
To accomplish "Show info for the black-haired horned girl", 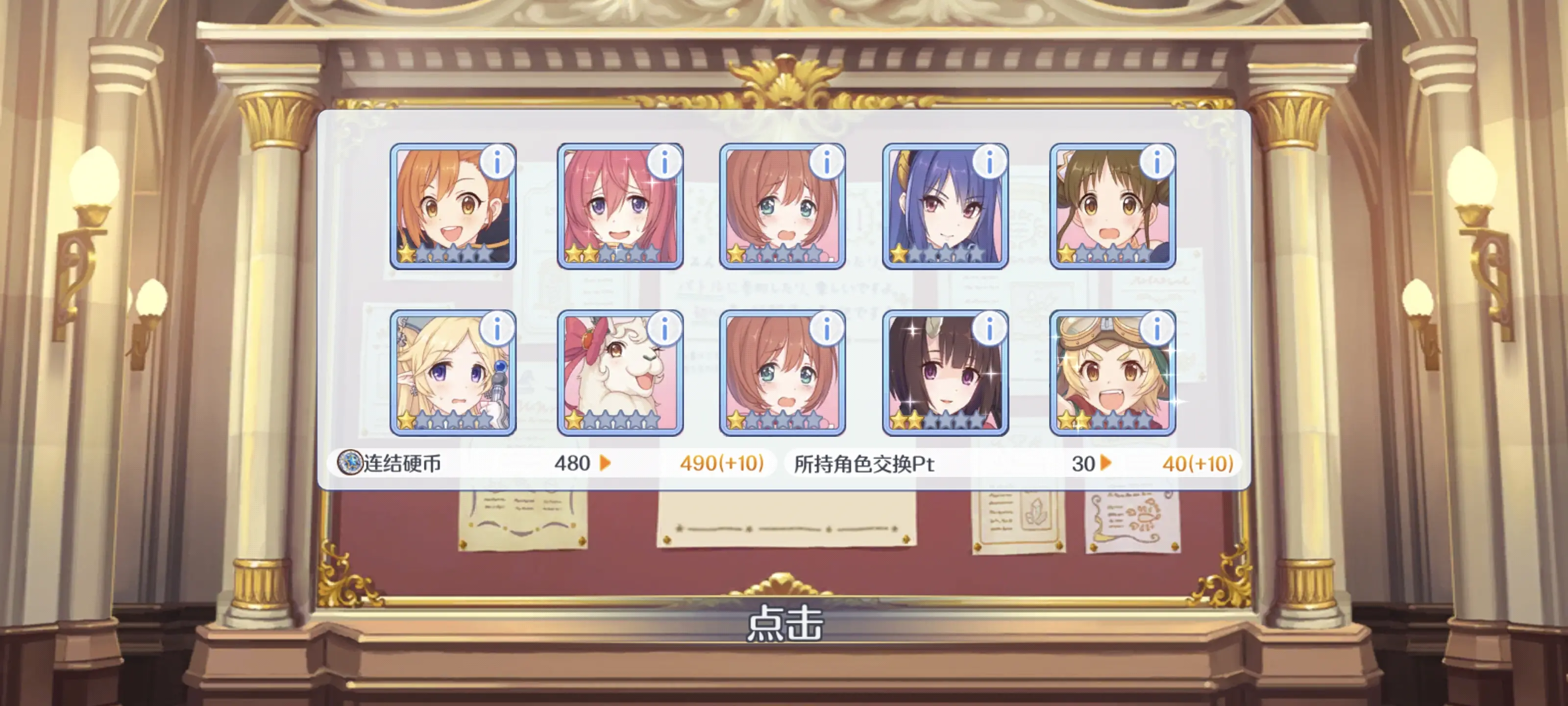I will pos(989,329).
